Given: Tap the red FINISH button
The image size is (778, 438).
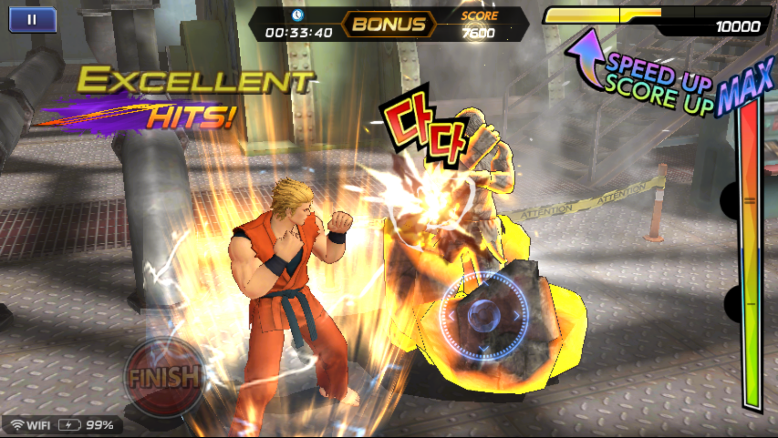Looking at the screenshot, I should coord(162,377).
